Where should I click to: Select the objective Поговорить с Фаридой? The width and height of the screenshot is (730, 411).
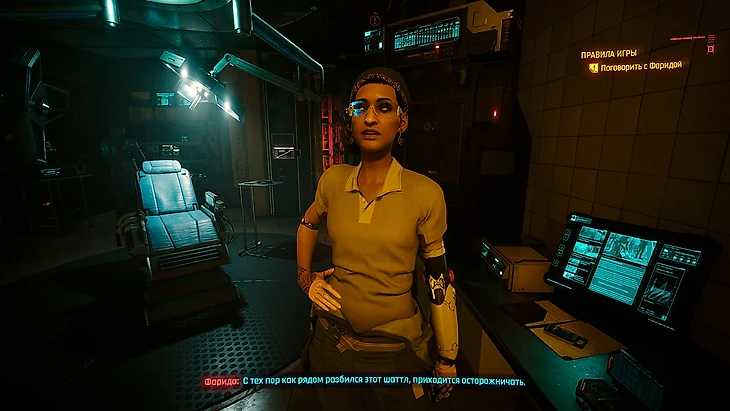tap(642, 67)
